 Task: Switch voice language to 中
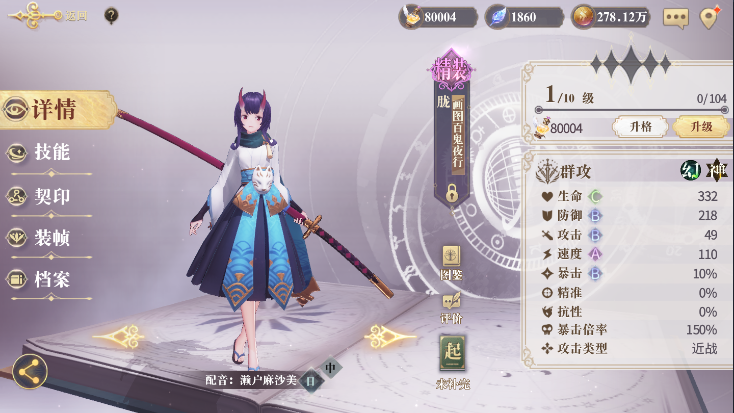(x=331, y=367)
